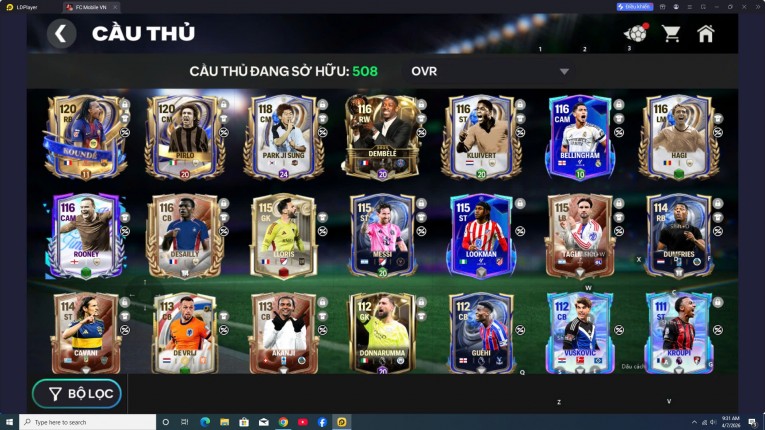Open the shopping cart store
Screen dimensions: 765x430
point(671,34)
